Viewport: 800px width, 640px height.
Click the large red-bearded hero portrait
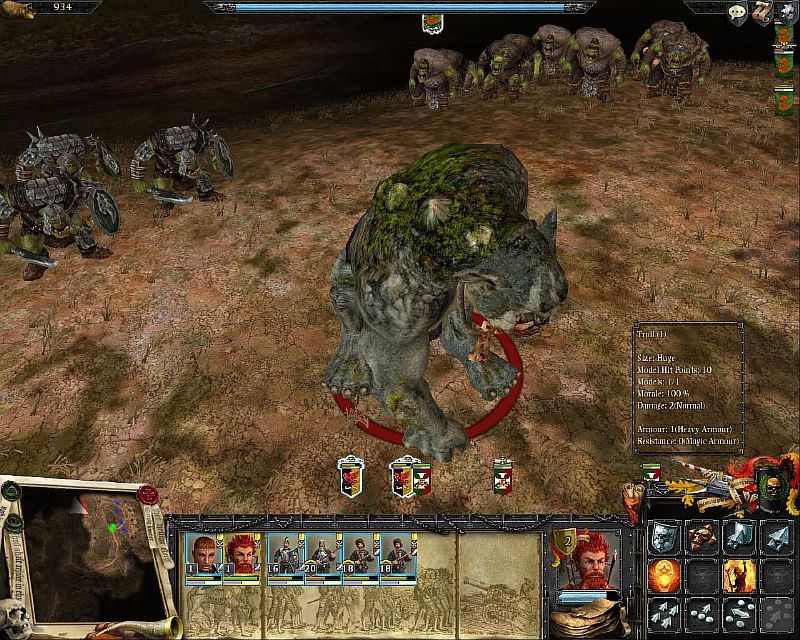click(583, 563)
